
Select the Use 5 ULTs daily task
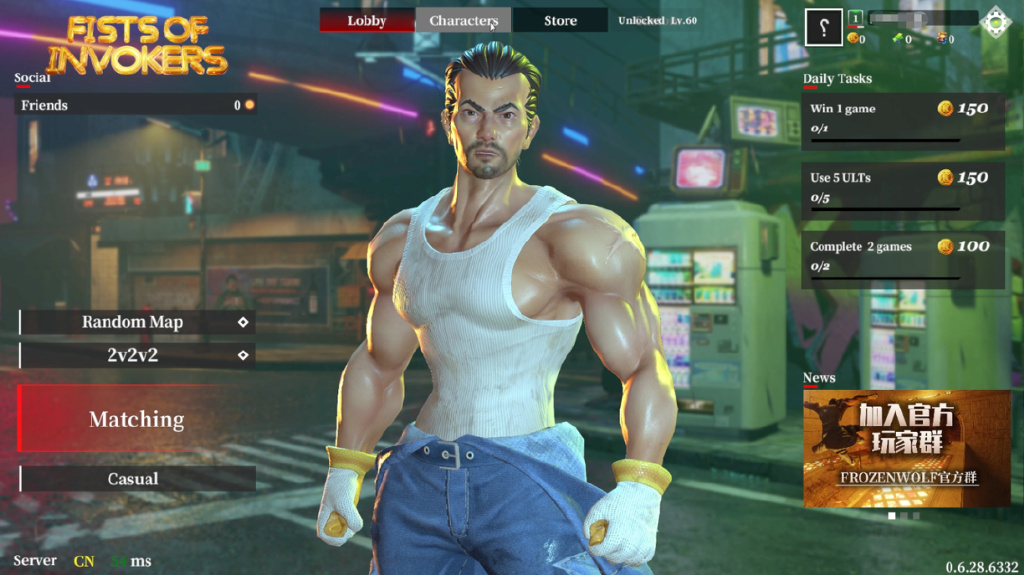pyautogui.click(x=902, y=190)
